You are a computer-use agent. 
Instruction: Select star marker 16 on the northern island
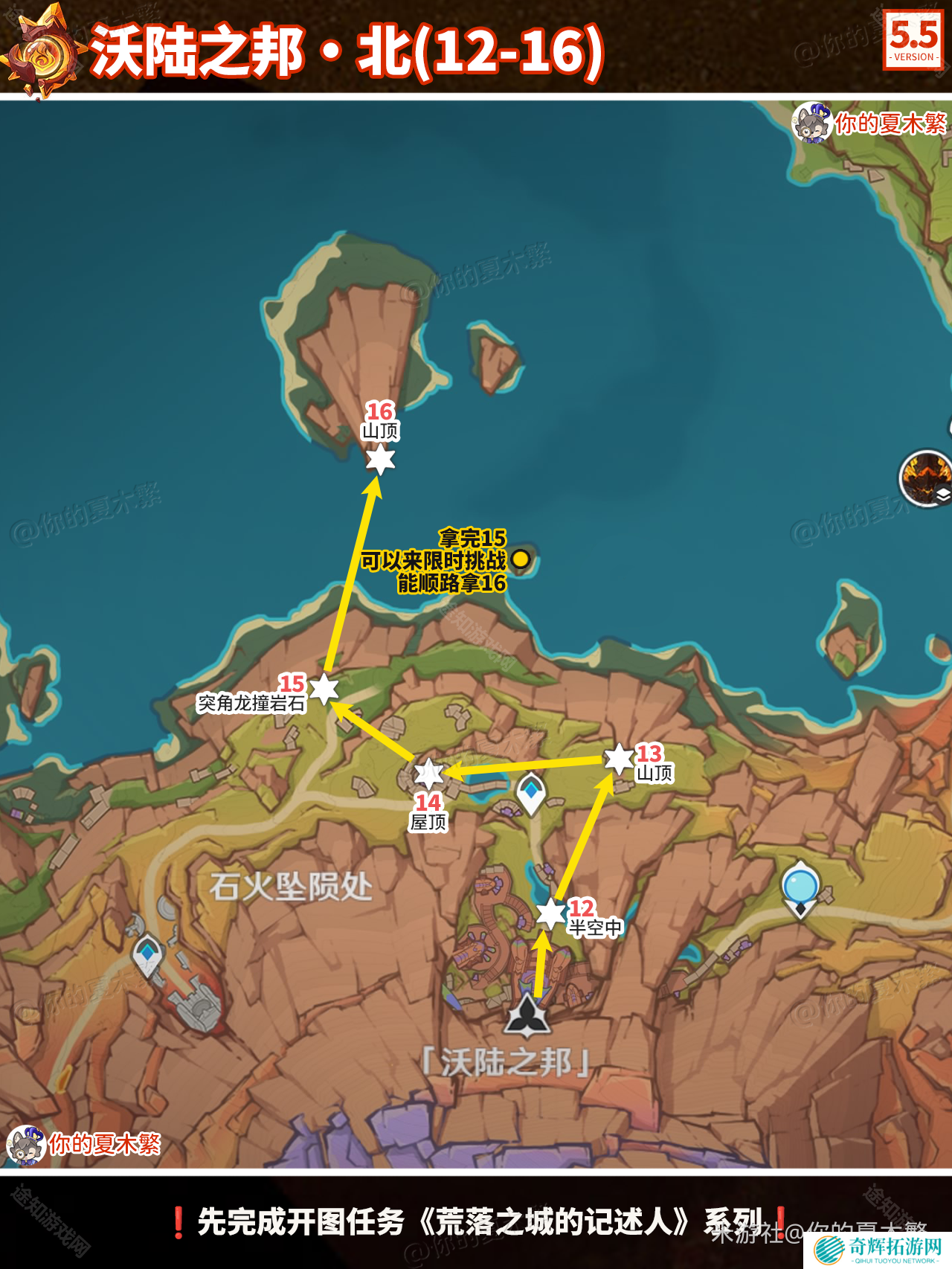(x=380, y=459)
